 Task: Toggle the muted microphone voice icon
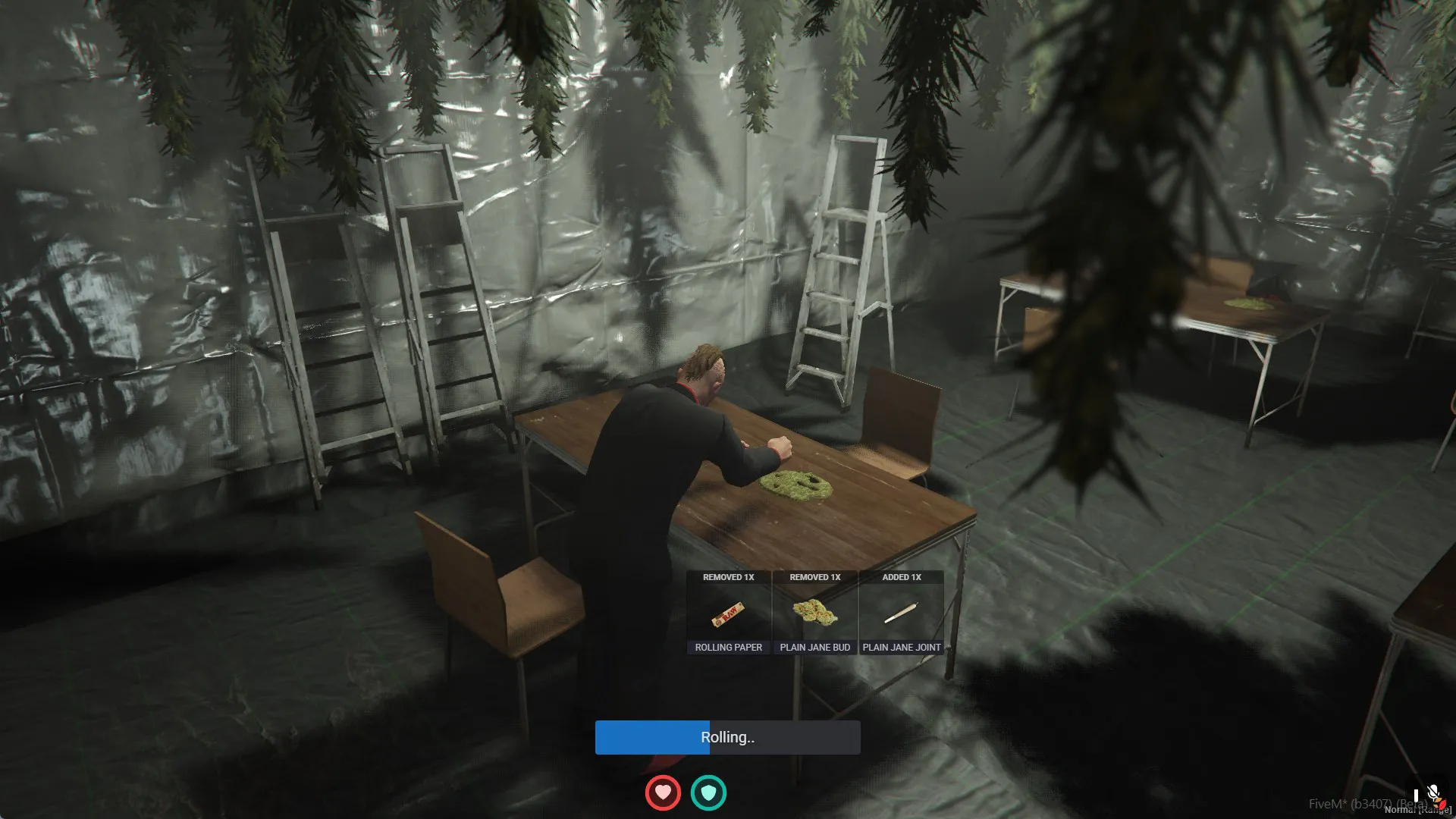(1433, 793)
